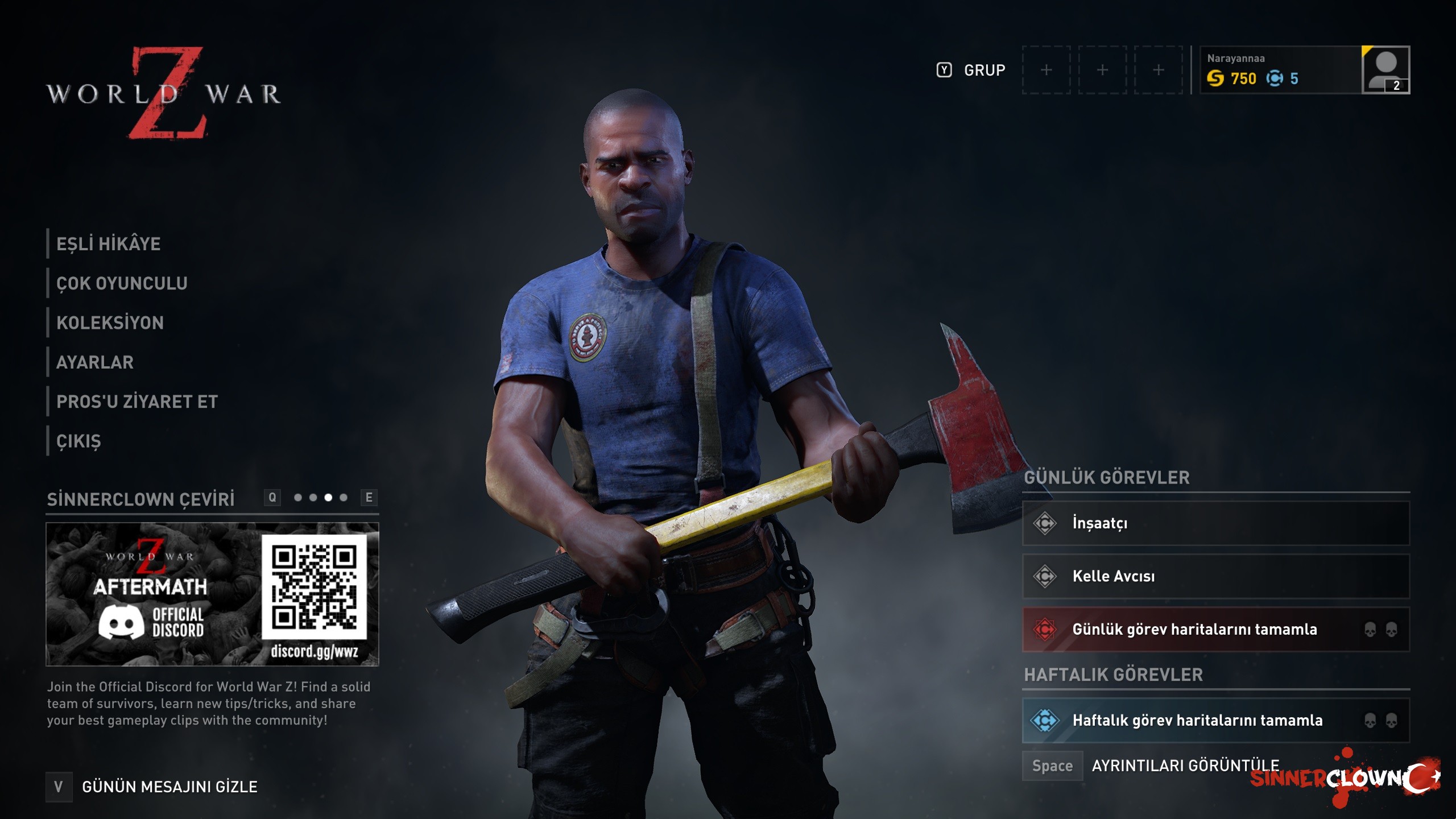
Task: Open the KOLEKSİYON menu
Action: pos(110,322)
